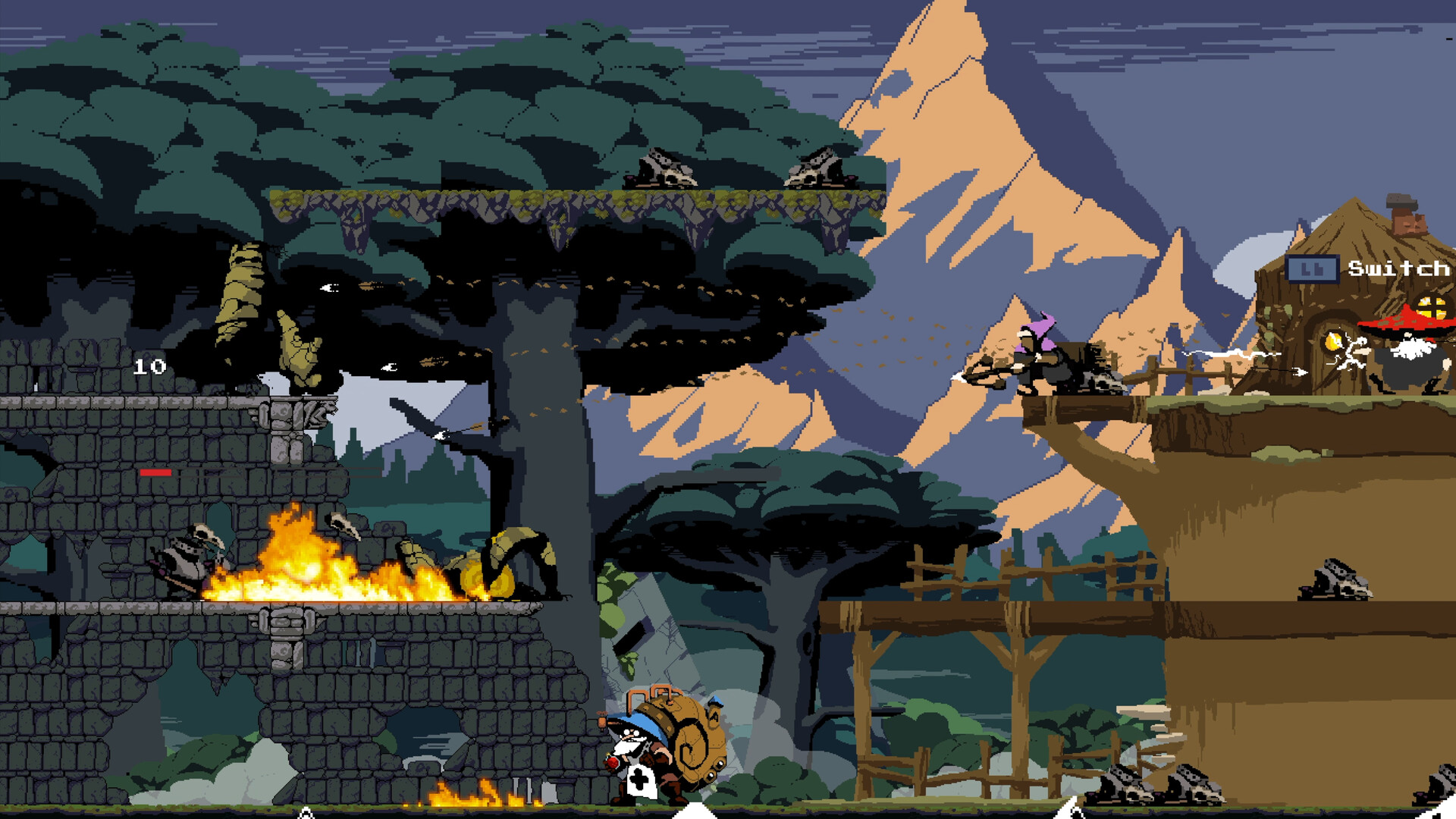Click the small white arrow near the flames

coord(306,811)
